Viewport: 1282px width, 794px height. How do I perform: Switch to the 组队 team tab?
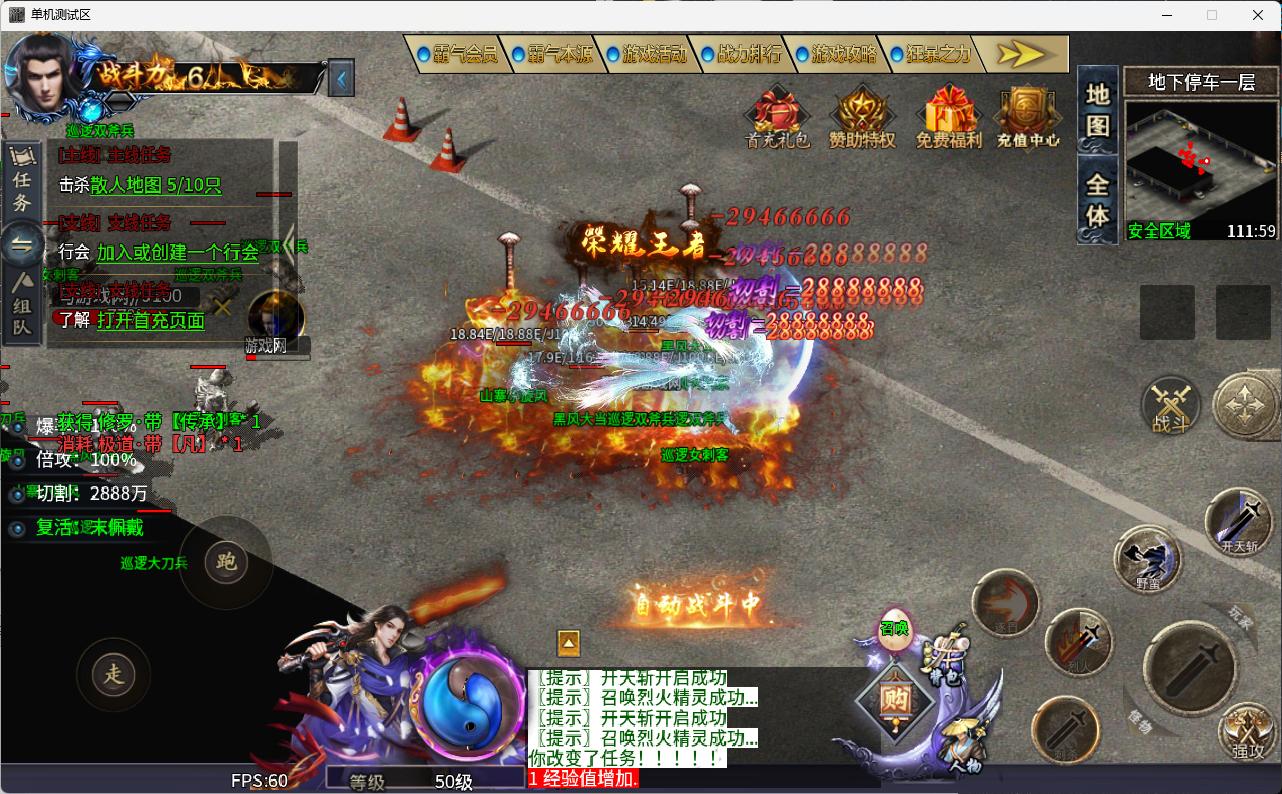pos(22,305)
